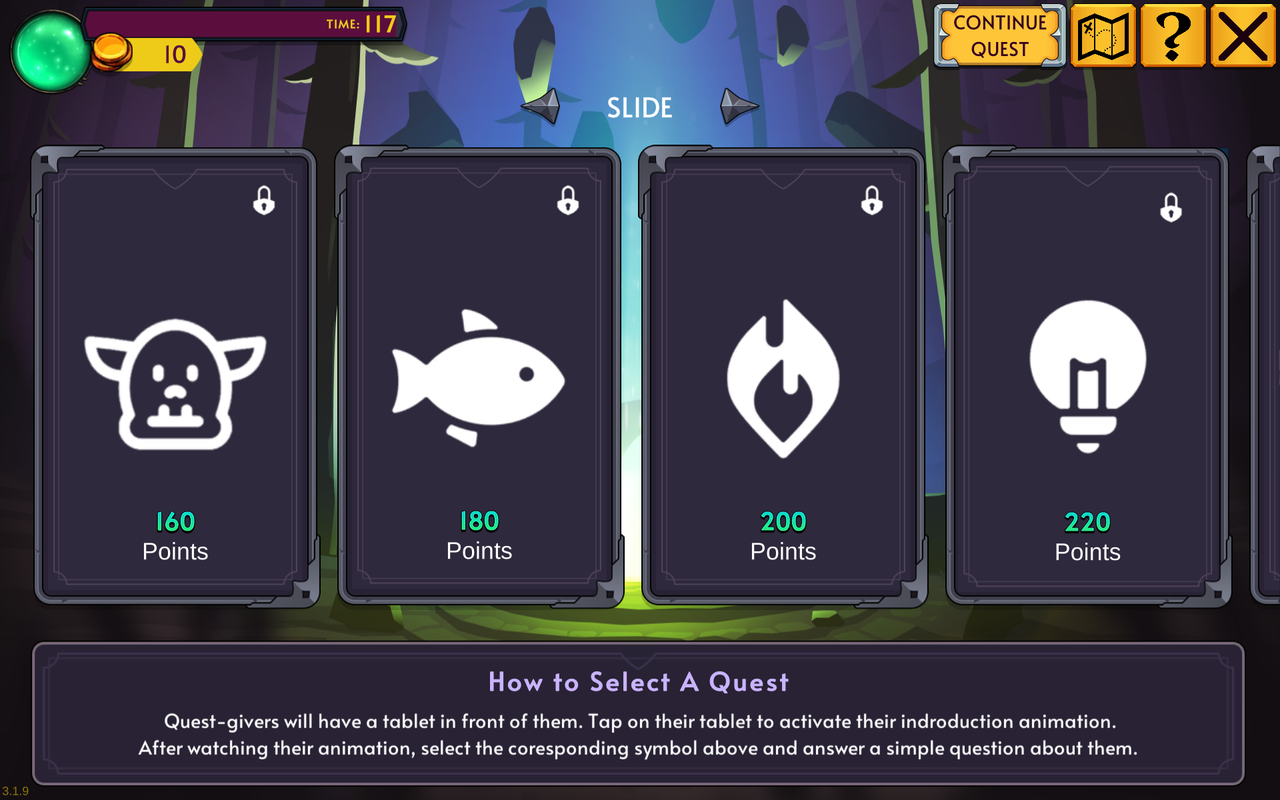Slide the quest cards right

pos(739,106)
